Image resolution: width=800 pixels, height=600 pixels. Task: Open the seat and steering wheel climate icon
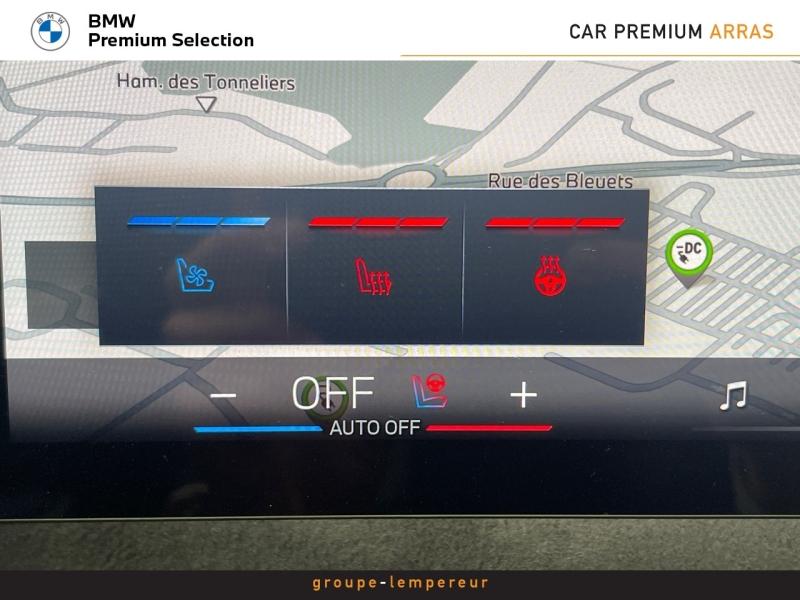point(429,393)
